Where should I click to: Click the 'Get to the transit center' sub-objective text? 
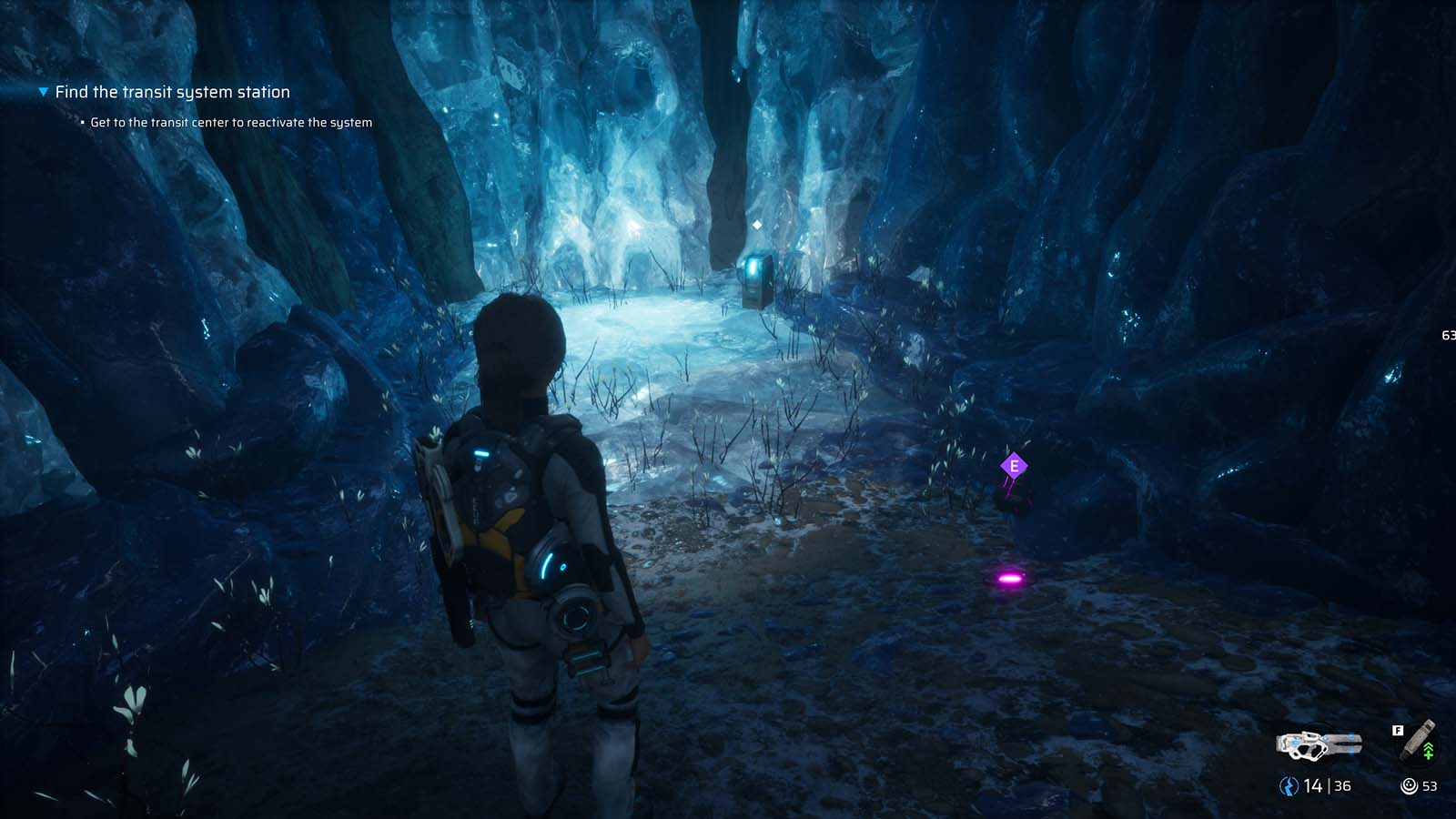click(x=230, y=120)
